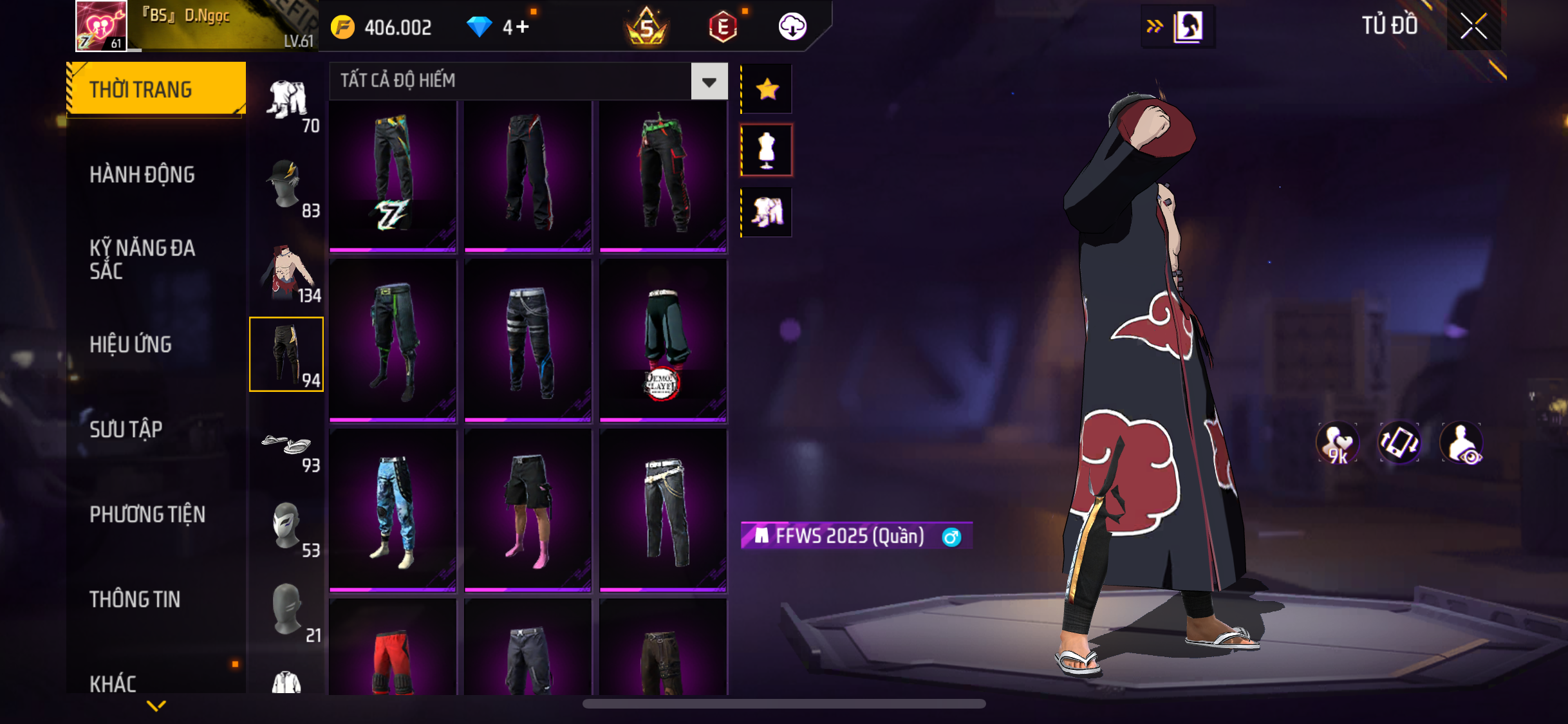Go to the HIỆU ỨNG tab
This screenshot has width=1568, height=724.
(131, 344)
